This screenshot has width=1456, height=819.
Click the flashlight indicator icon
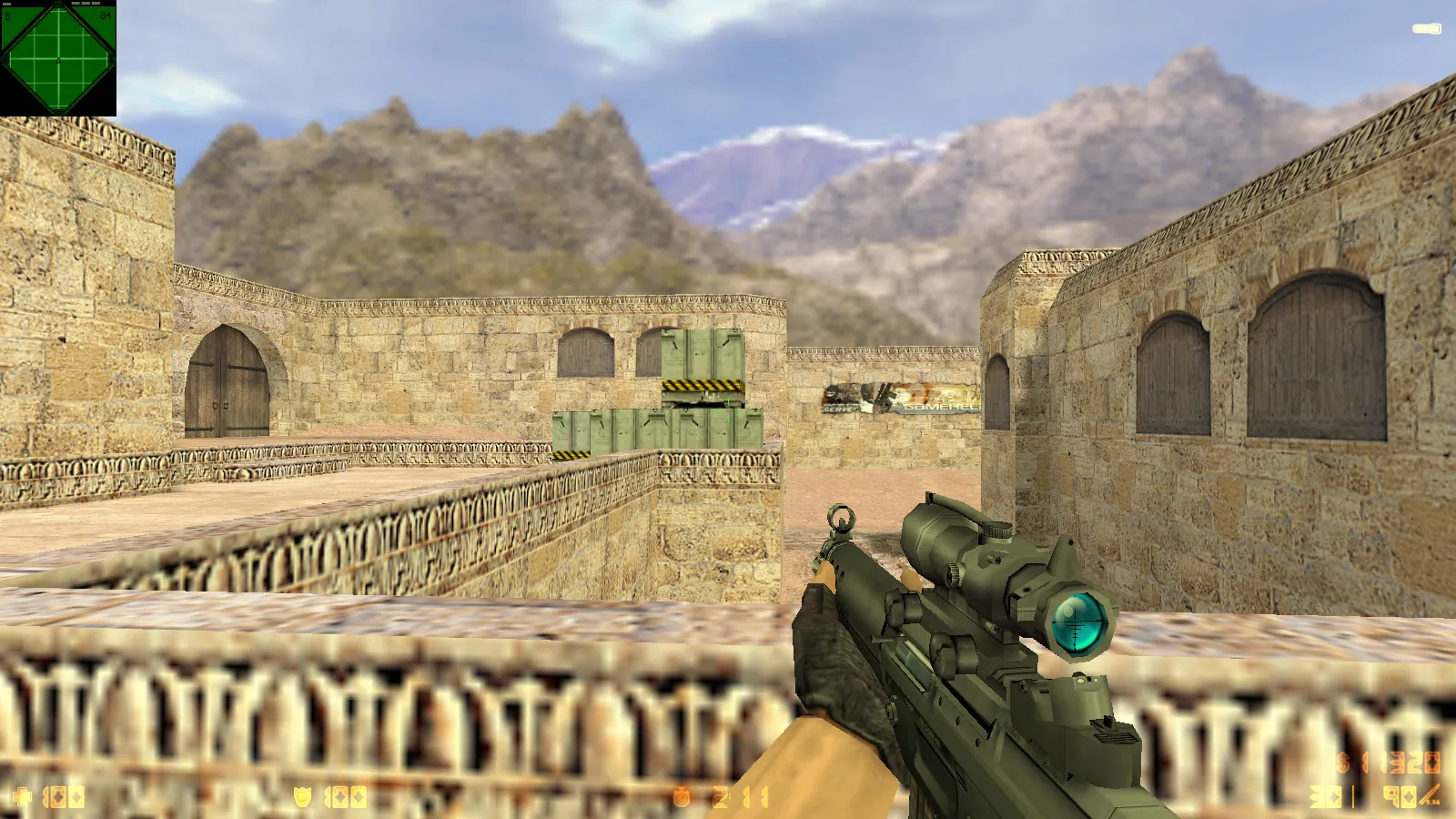click(1426, 29)
